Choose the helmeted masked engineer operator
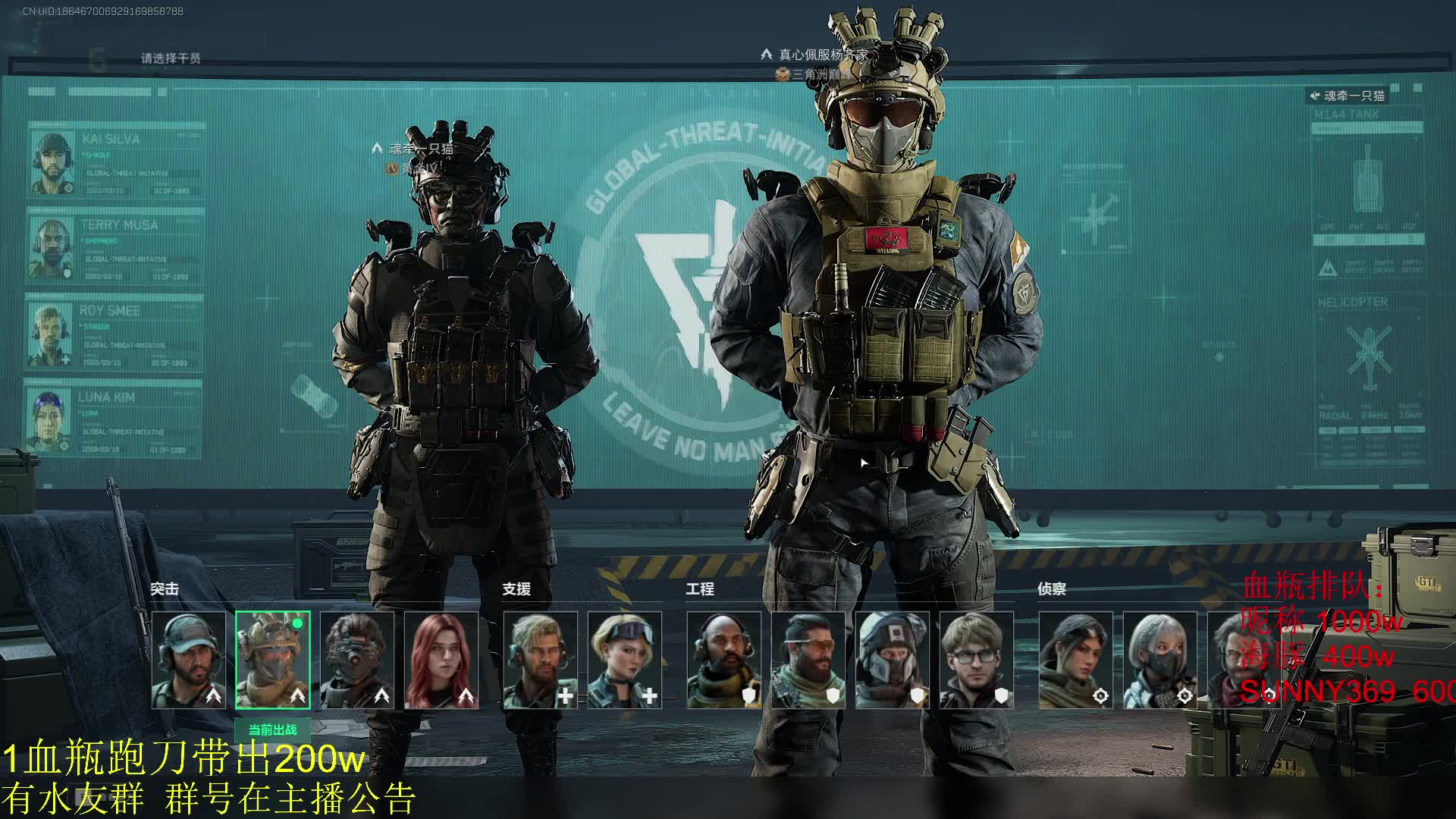1456x819 pixels. coord(893,661)
